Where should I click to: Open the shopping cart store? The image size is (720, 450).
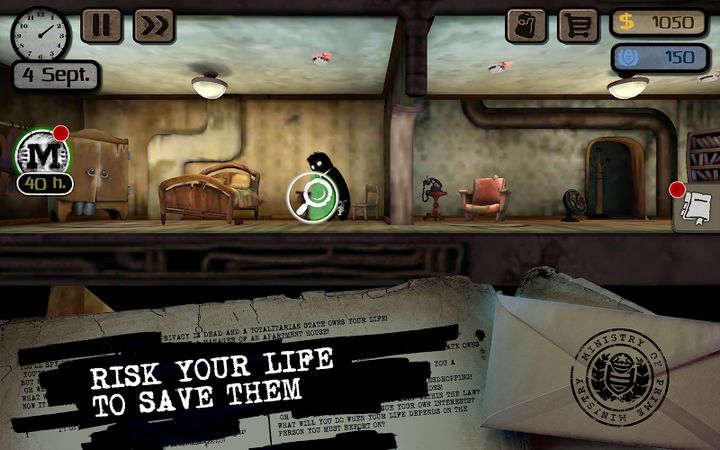[577, 26]
